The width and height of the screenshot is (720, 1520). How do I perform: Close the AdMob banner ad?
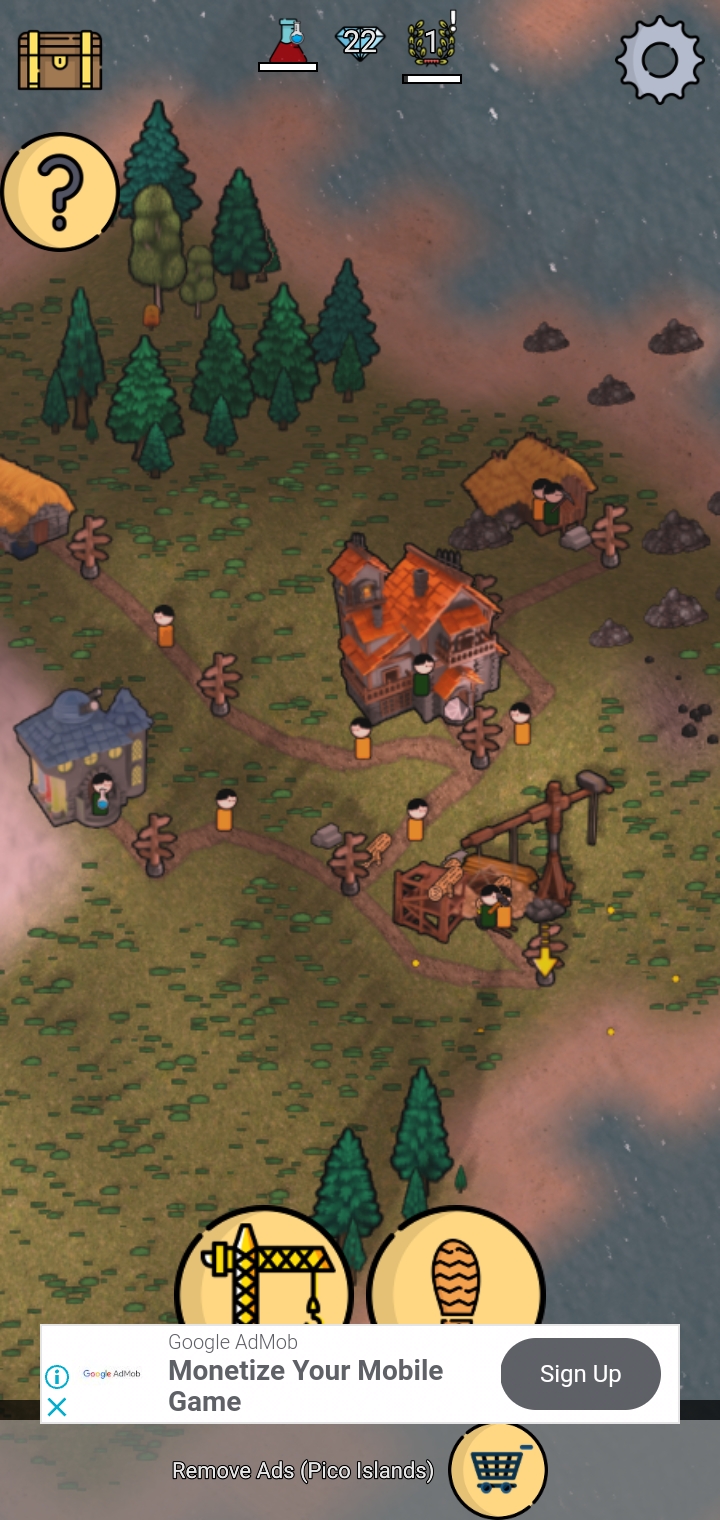[x=57, y=1408]
